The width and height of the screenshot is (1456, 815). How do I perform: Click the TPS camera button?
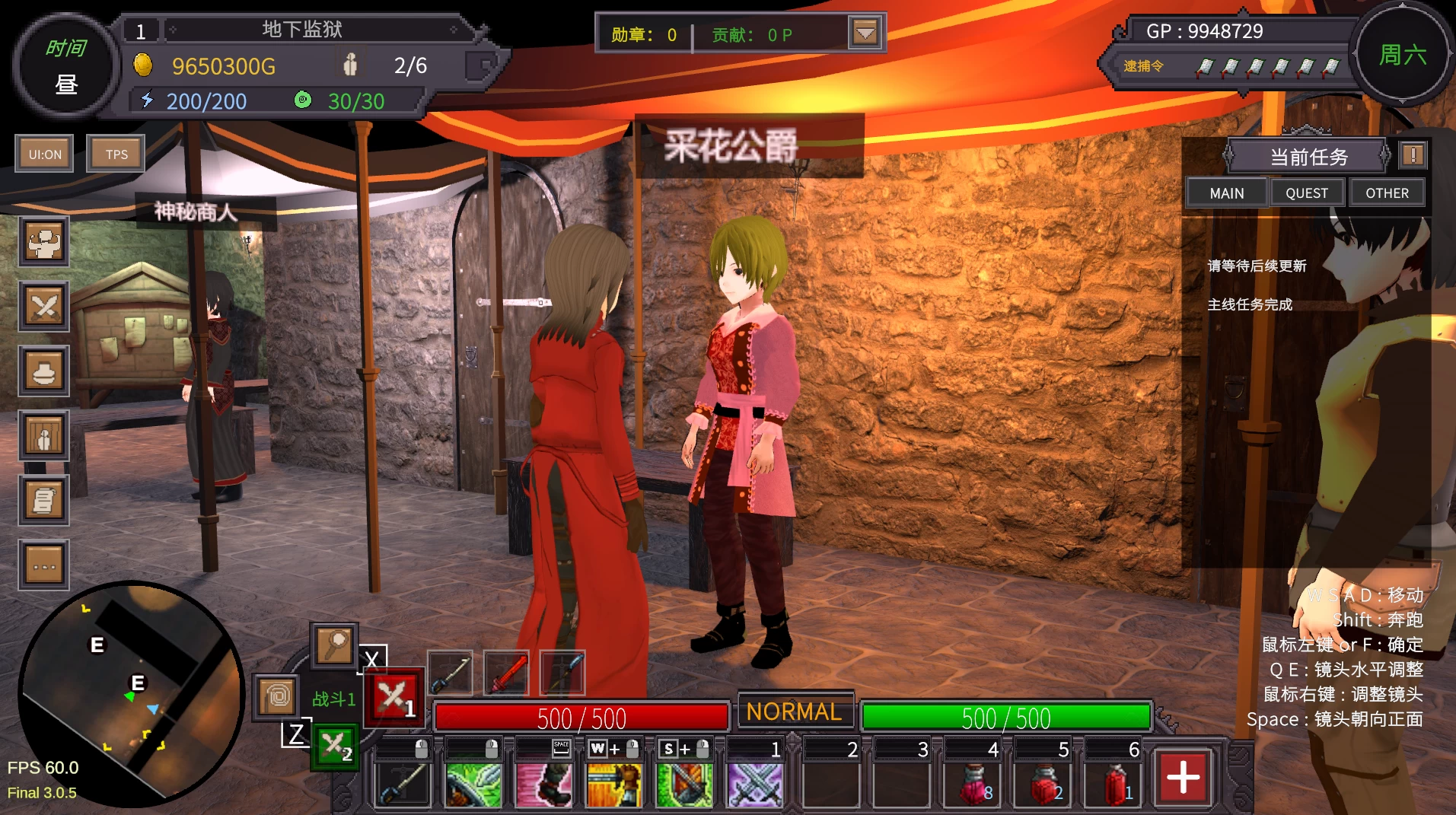[116, 154]
